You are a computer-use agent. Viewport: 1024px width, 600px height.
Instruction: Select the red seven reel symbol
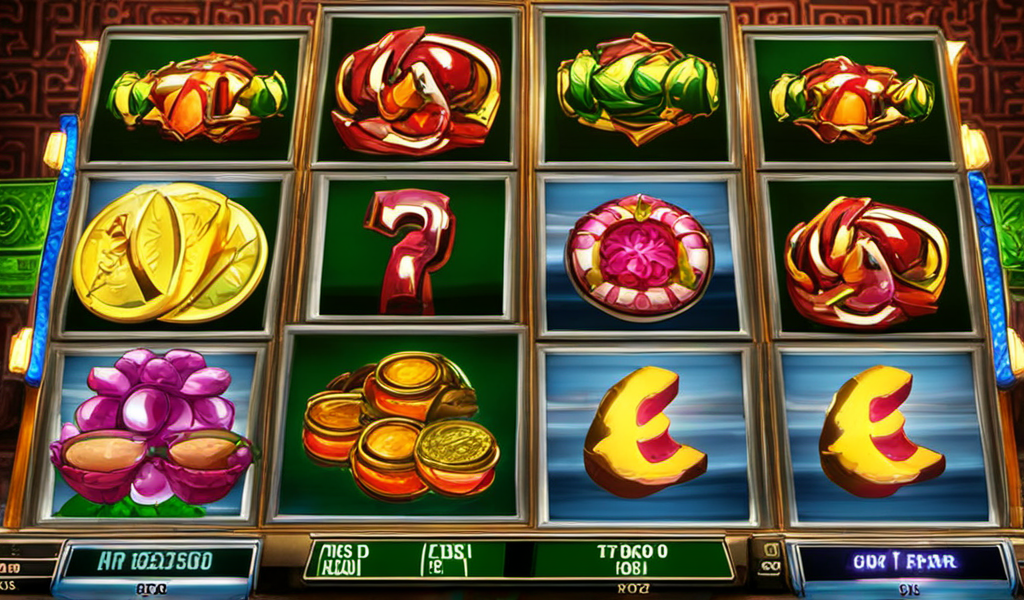408,250
